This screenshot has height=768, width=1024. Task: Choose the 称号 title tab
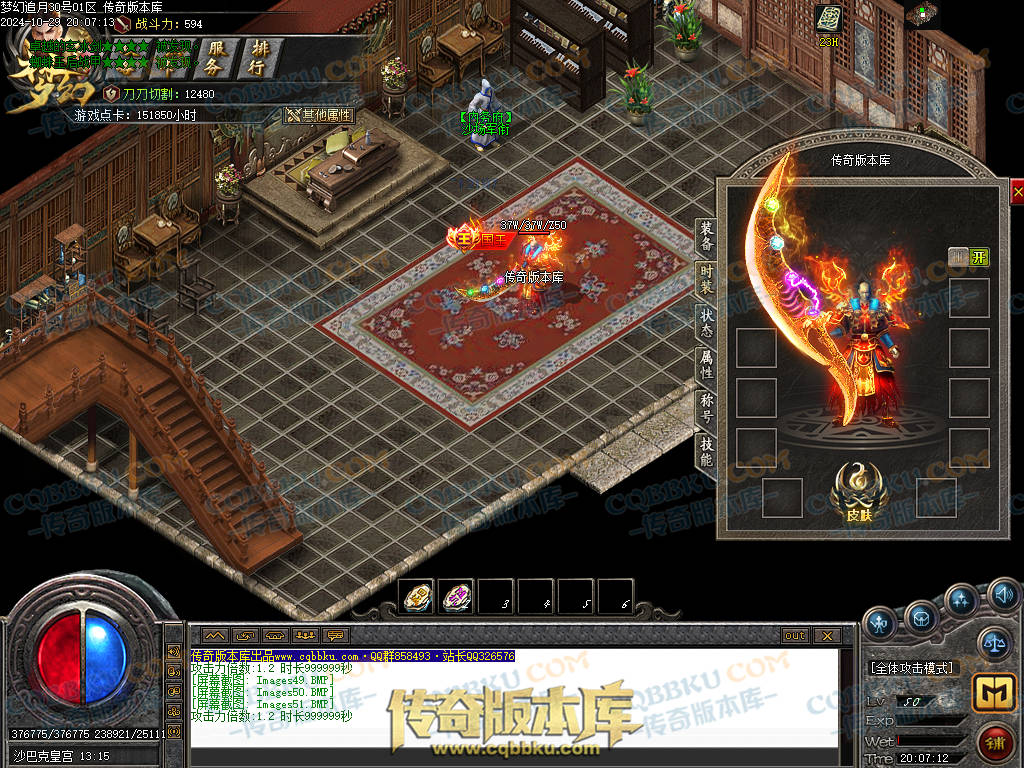click(706, 408)
